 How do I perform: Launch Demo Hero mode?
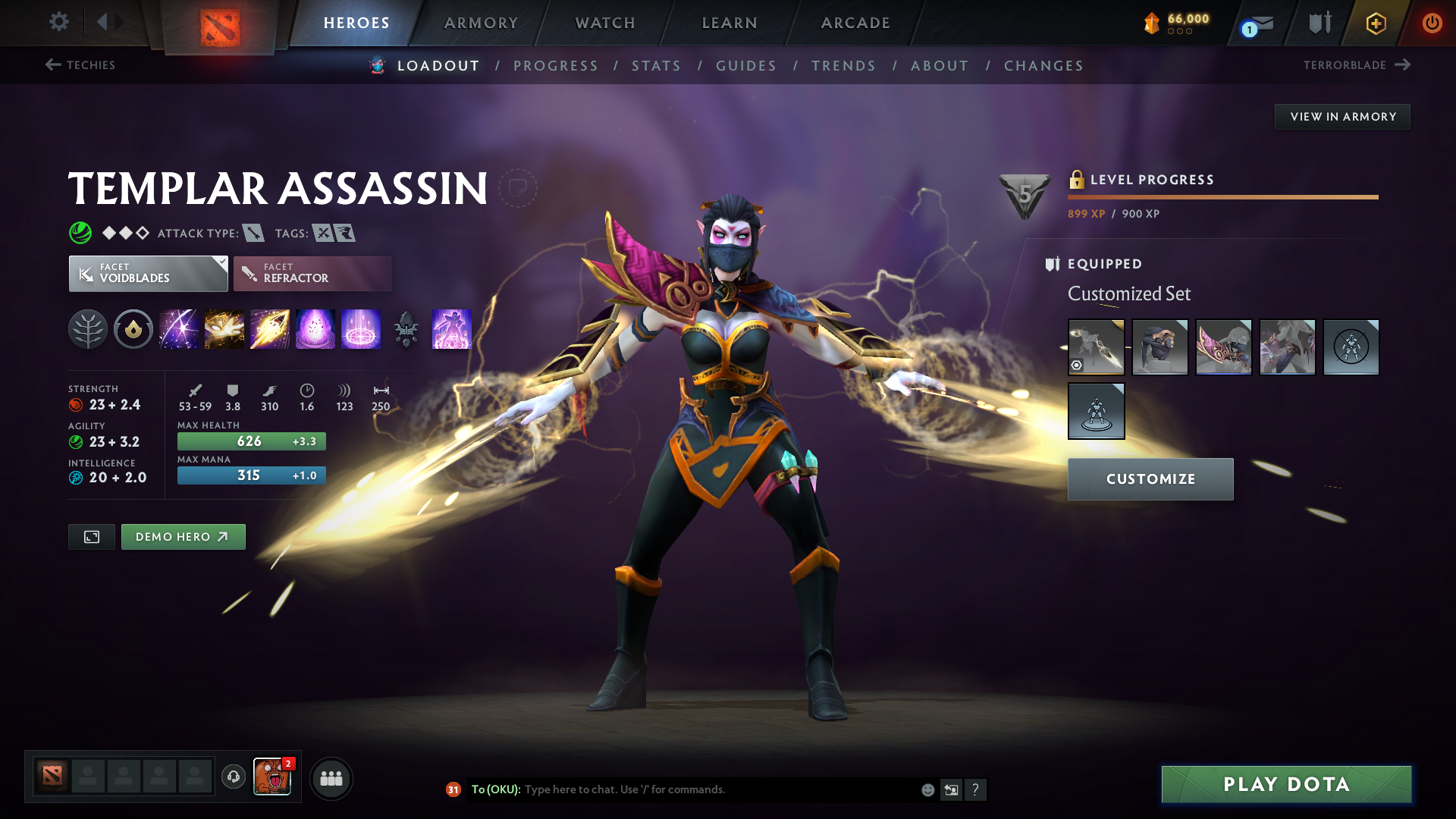point(183,537)
